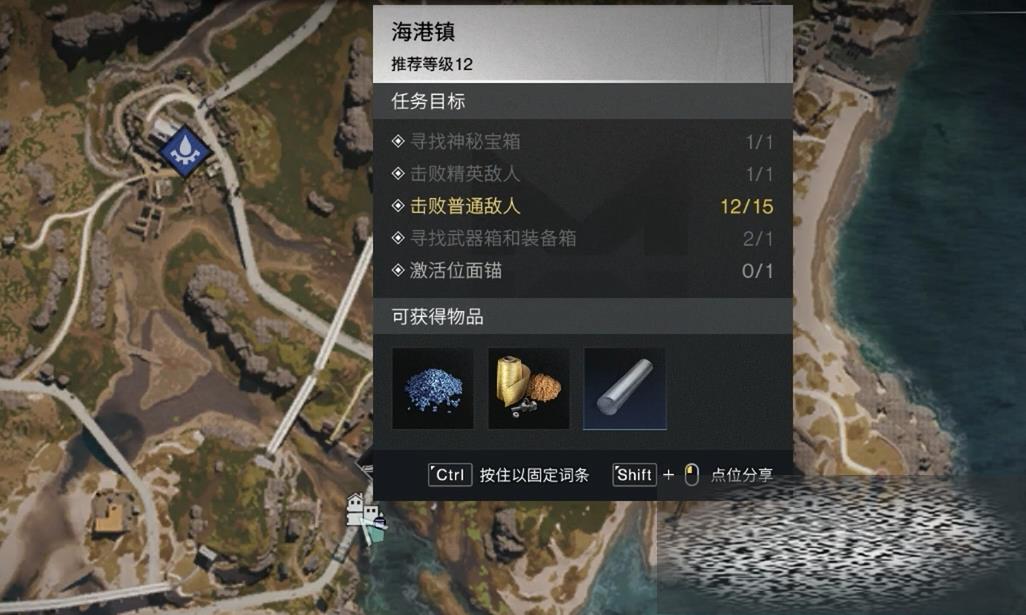The image size is (1026, 615).
Task: Inspect the blue crystal shards reward
Action: point(432,389)
